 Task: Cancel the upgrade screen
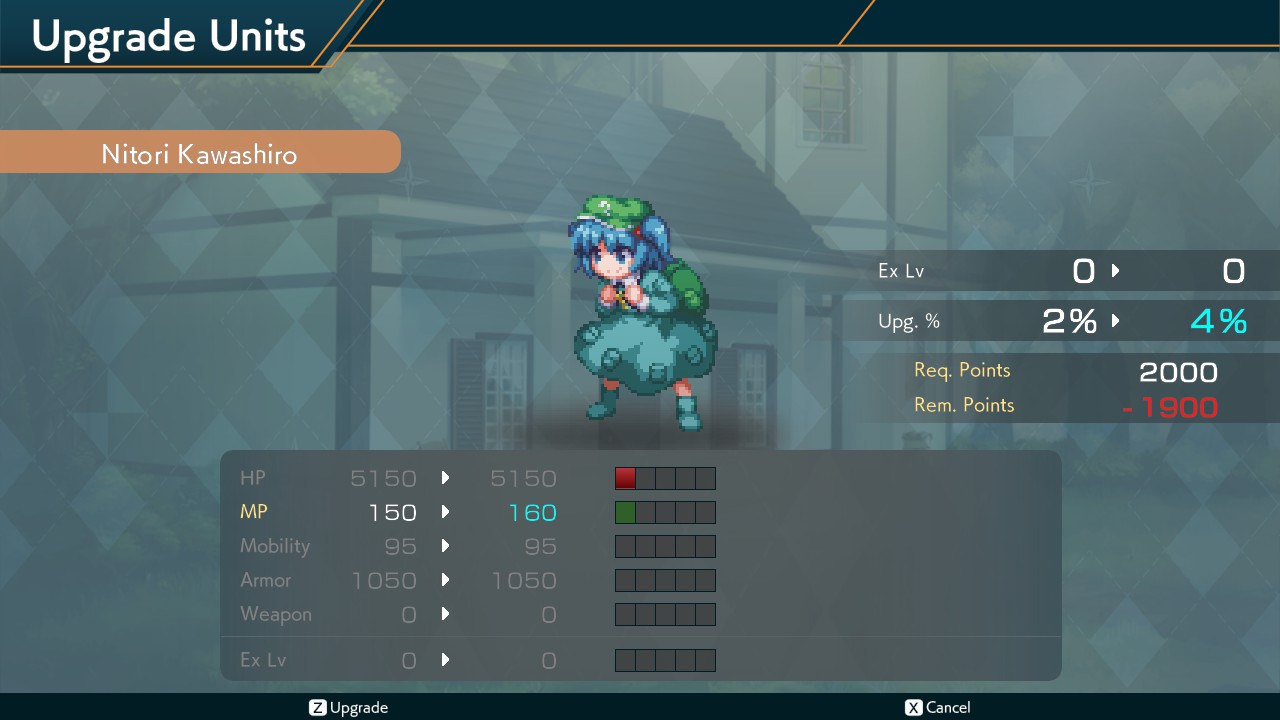(937, 707)
